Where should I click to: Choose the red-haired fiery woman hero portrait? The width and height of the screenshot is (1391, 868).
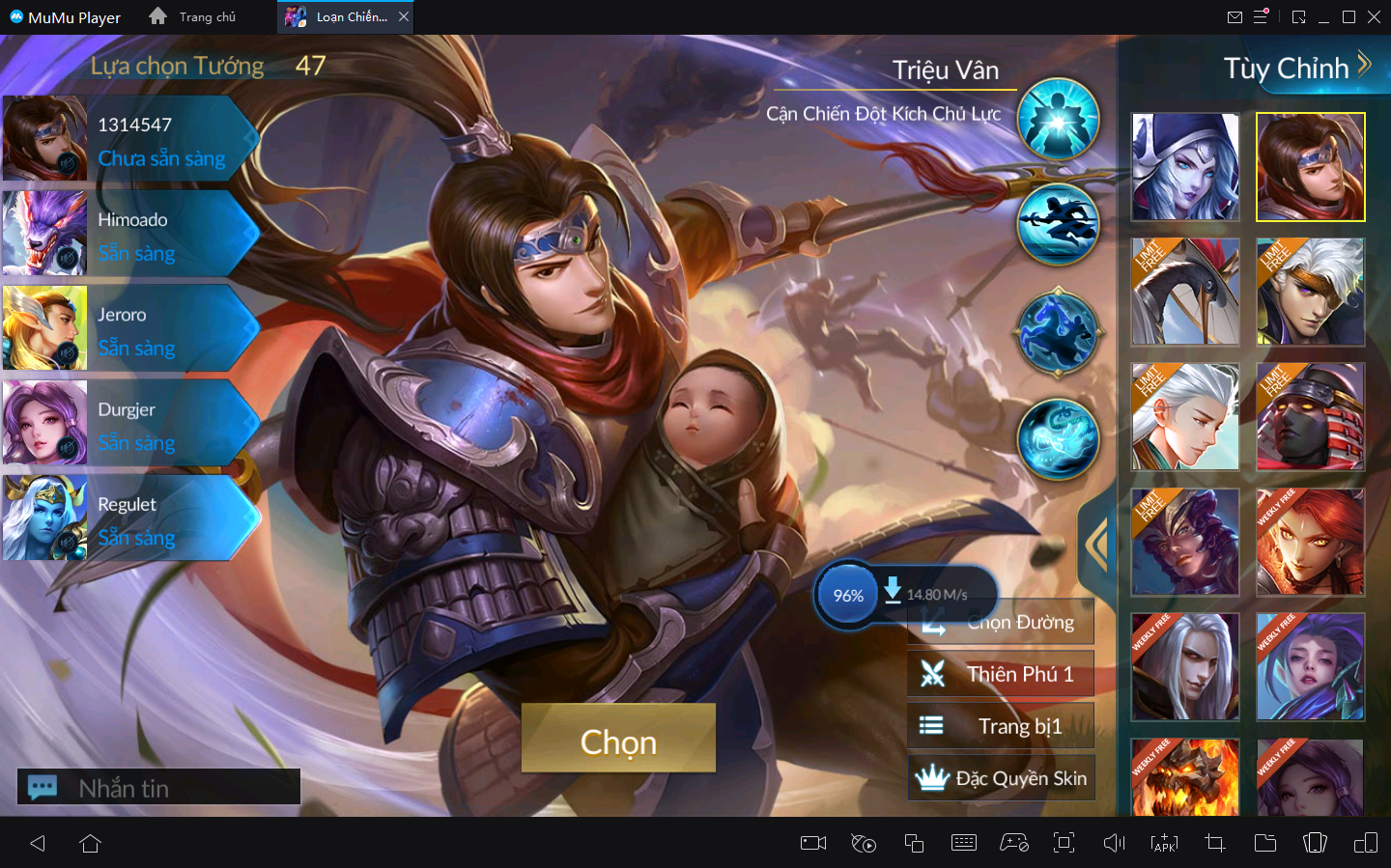tap(1310, 542)
